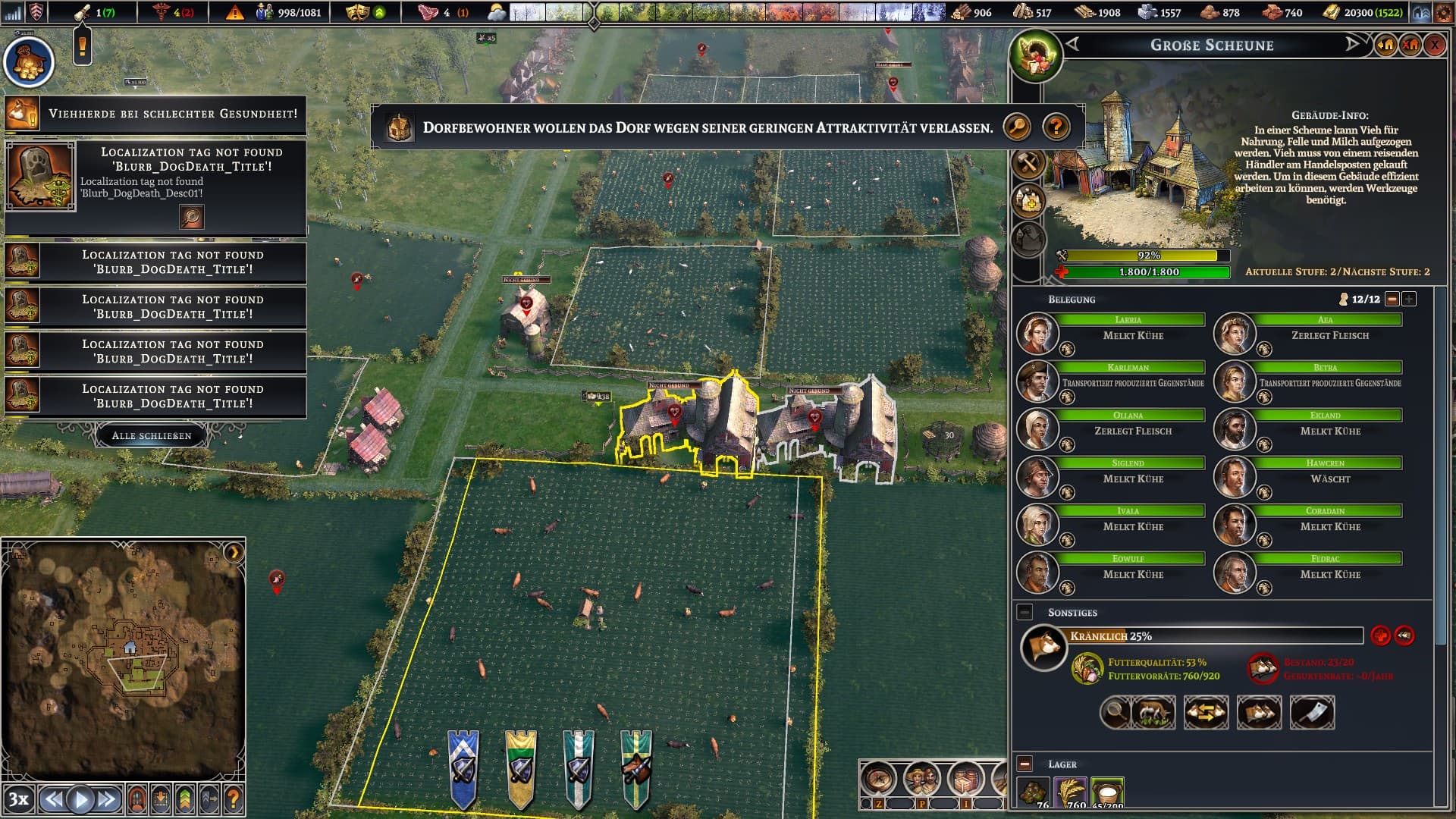Collapse the Lager section
Screen dimensions: 1456x819
click(x=1025, y=764)
